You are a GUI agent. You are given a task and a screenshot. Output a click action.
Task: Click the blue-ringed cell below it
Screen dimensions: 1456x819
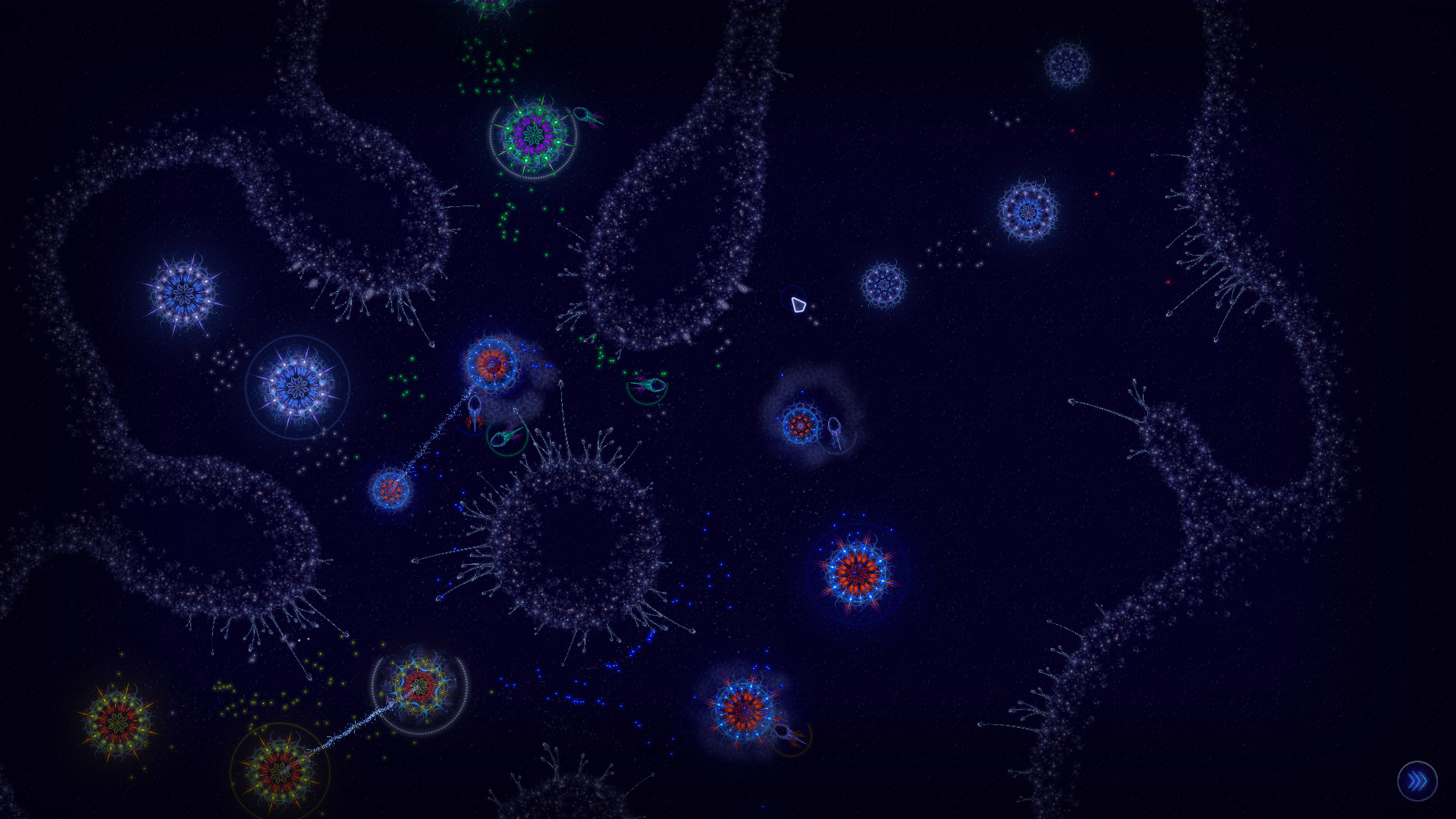coord(298,388)
